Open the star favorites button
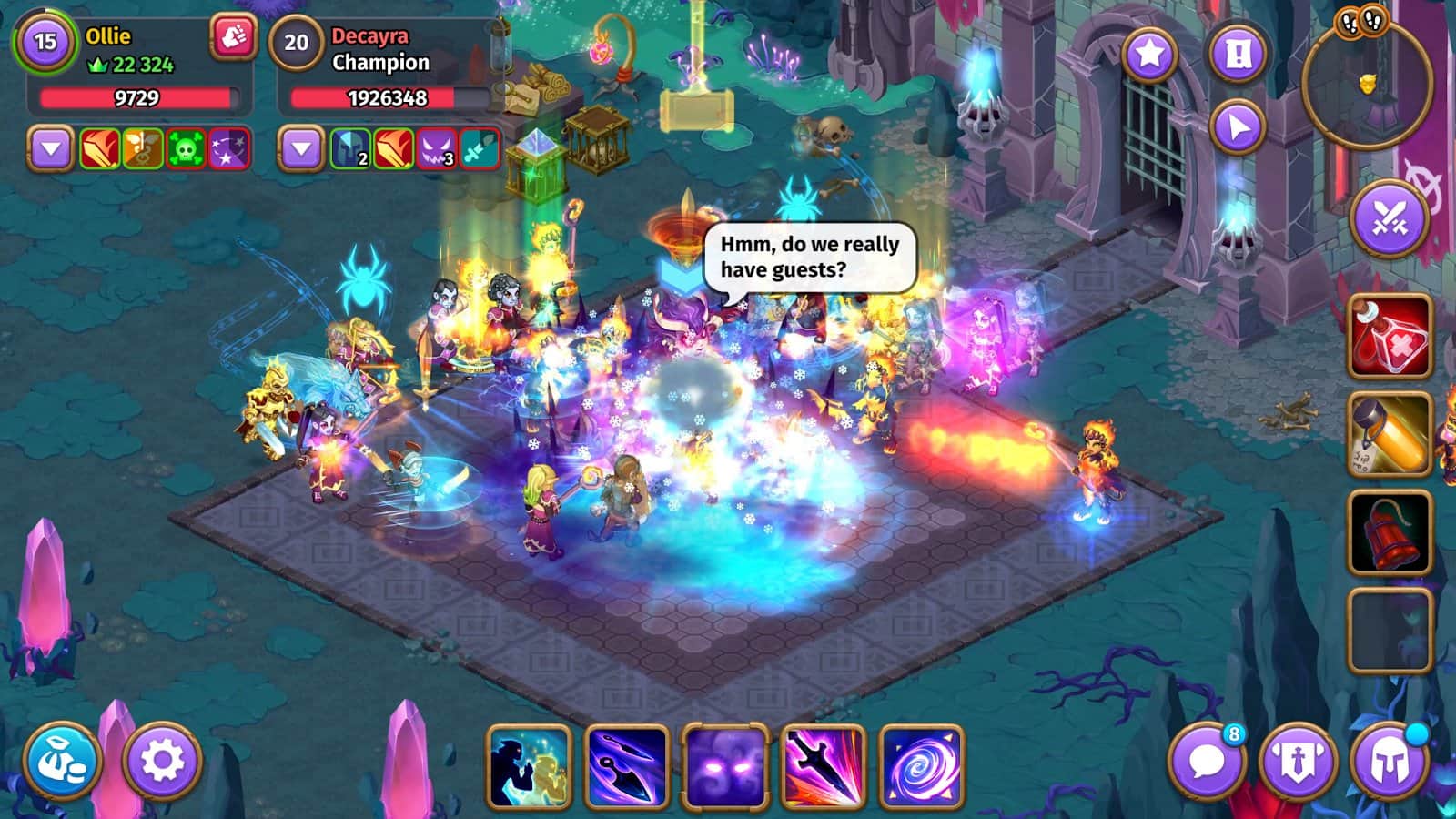Viewport: 1456px width, 819px height. tap(1149, 55)
